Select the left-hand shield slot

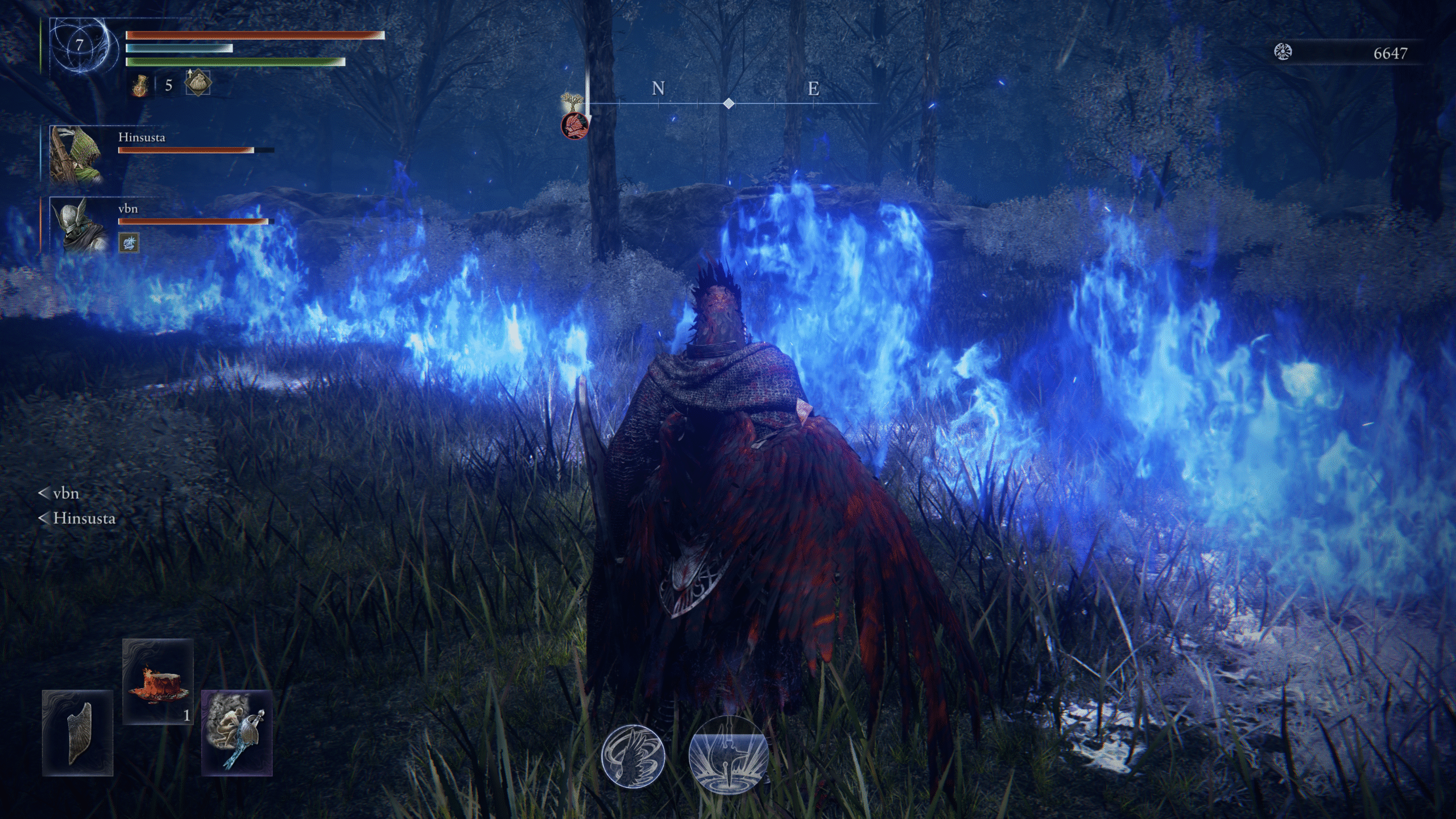pos(77,733)
